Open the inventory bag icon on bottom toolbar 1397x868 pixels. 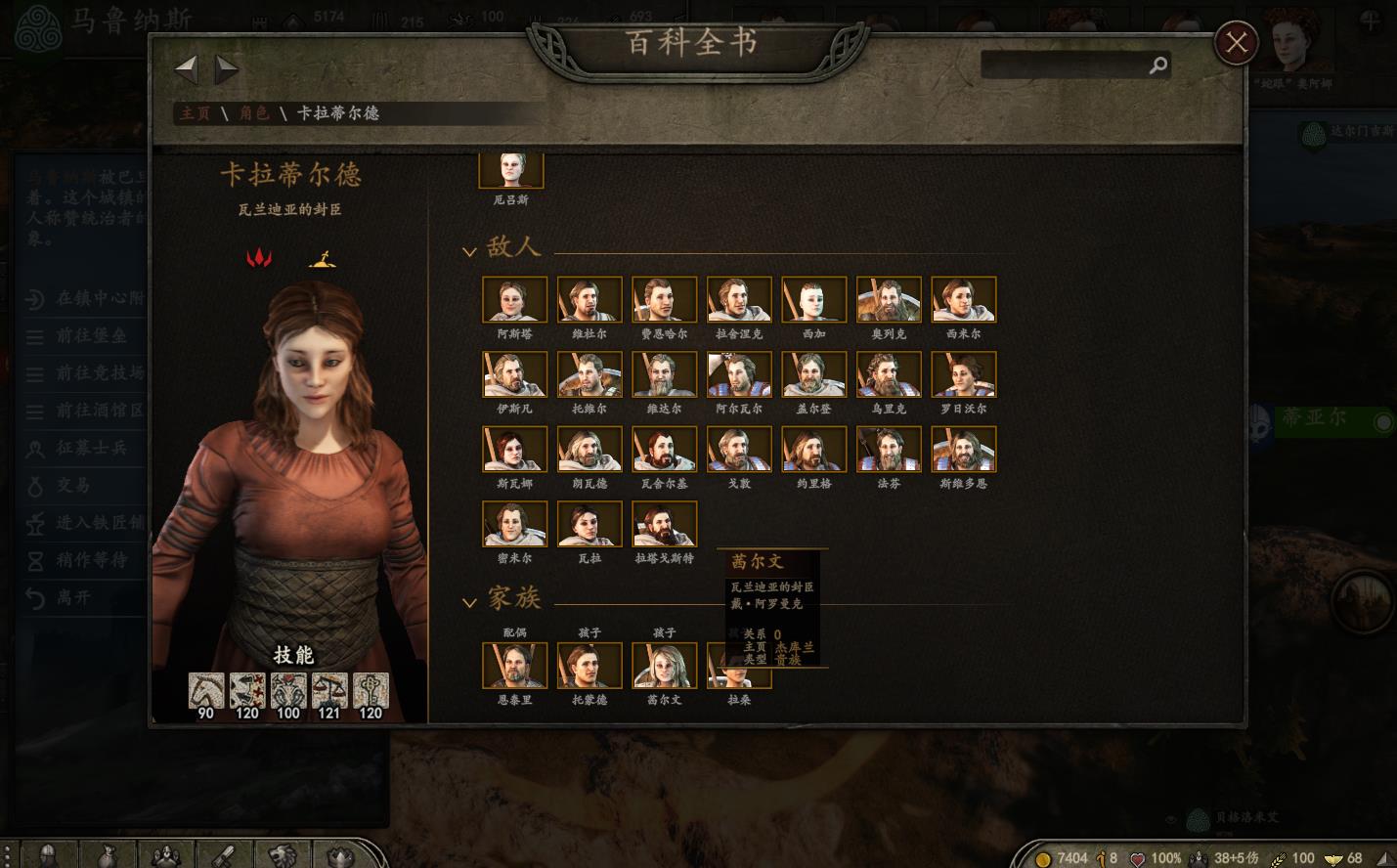[108, 855]
